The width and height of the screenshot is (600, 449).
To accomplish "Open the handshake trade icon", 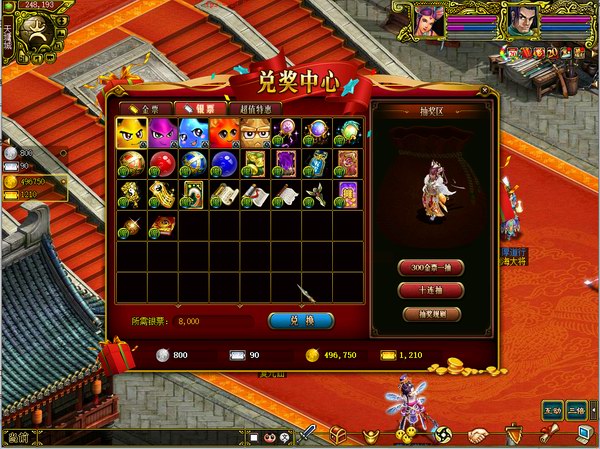I will pyautogui.click(x=479, y=435).
